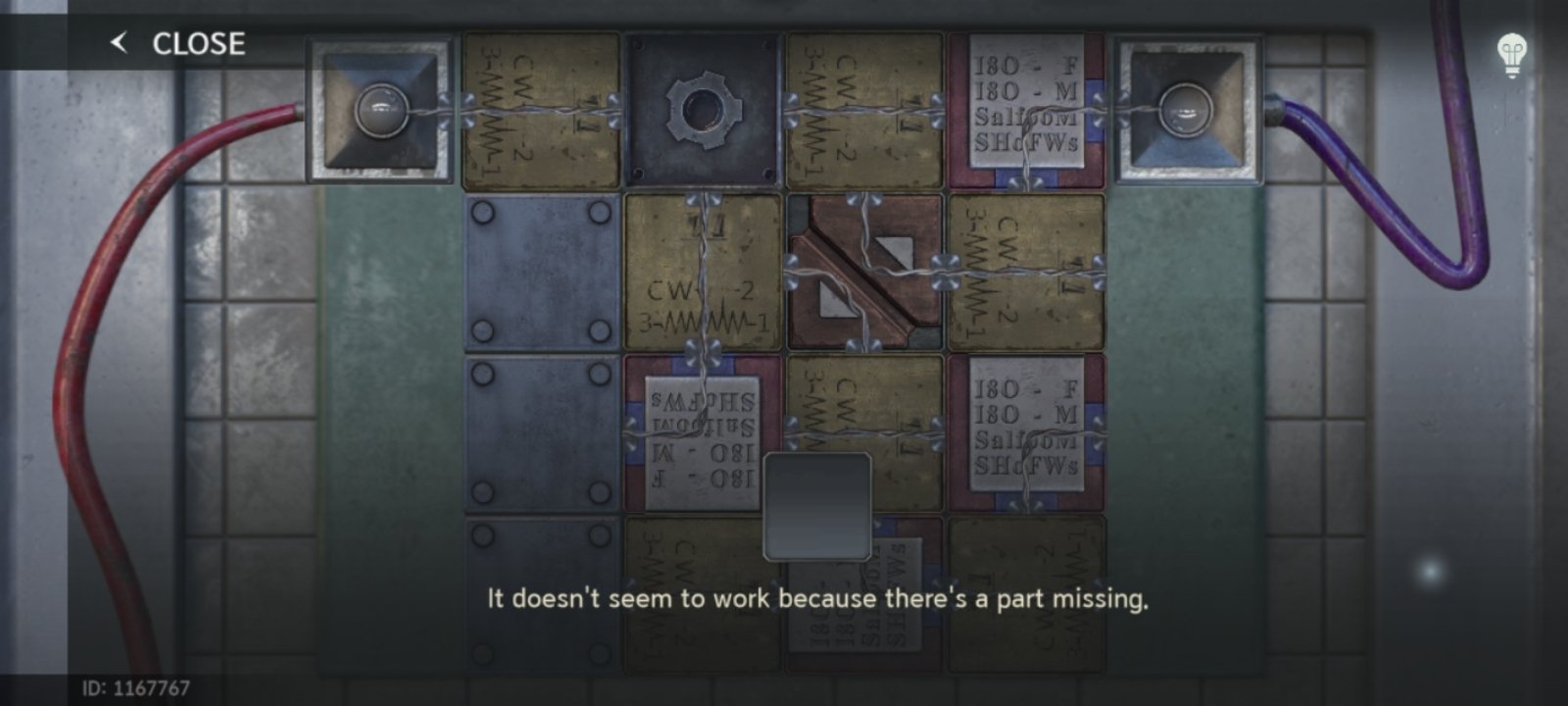Select the gear socket tile
This screenshot has width=1568, height=706.
click(x=702, y=111)
